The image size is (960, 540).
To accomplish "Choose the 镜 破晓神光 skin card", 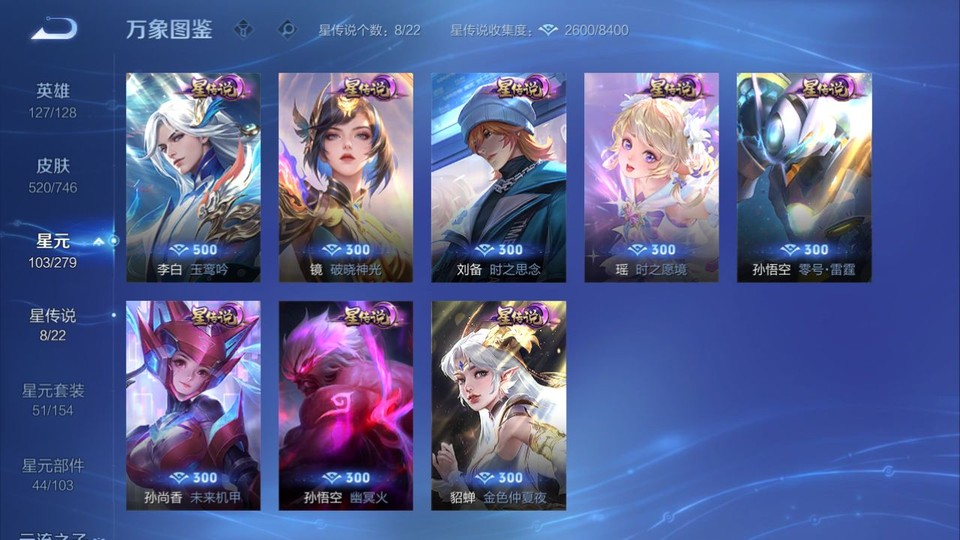I will tap(346, 177).
